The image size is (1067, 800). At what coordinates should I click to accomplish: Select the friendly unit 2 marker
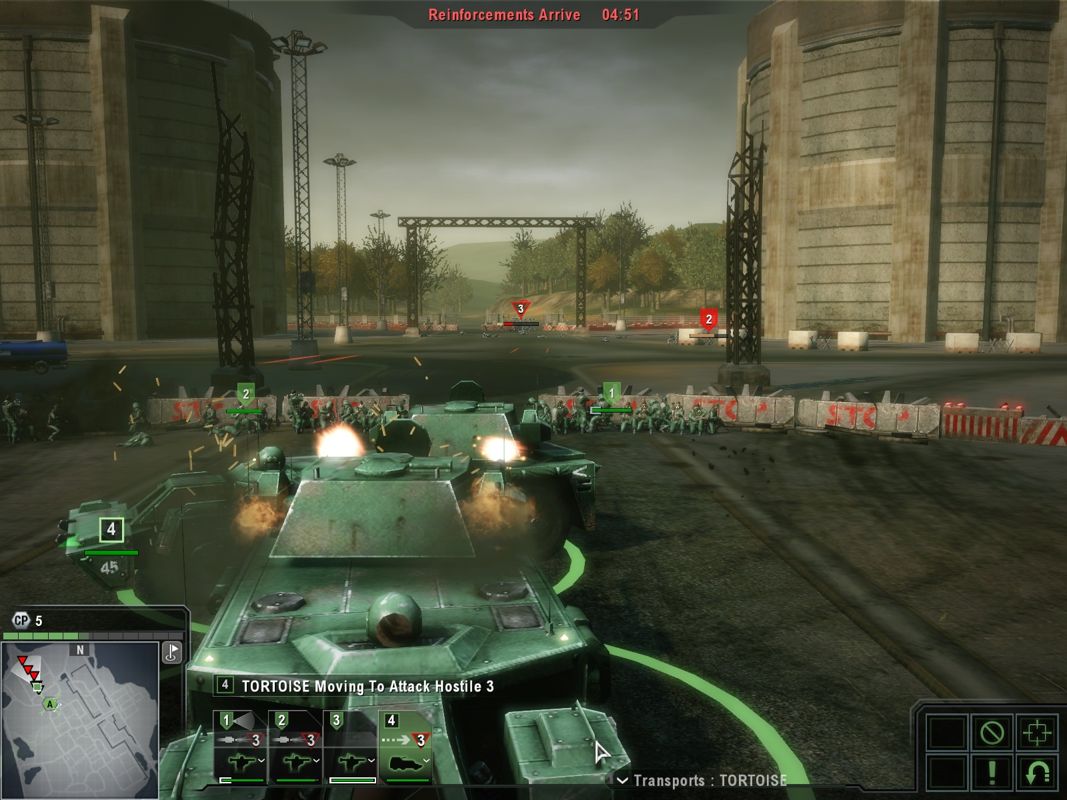(x=245, y=394)
